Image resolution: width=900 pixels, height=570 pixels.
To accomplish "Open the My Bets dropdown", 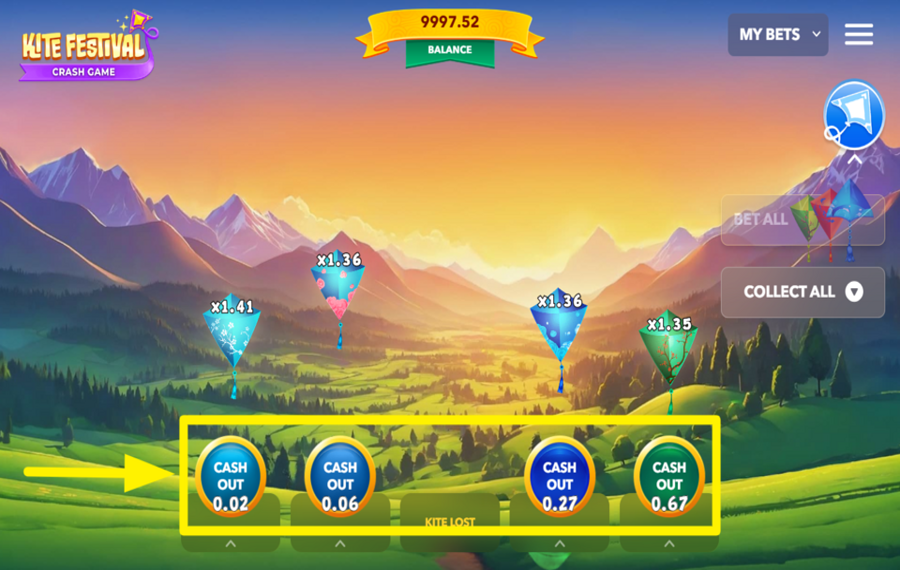I will 777,34.
